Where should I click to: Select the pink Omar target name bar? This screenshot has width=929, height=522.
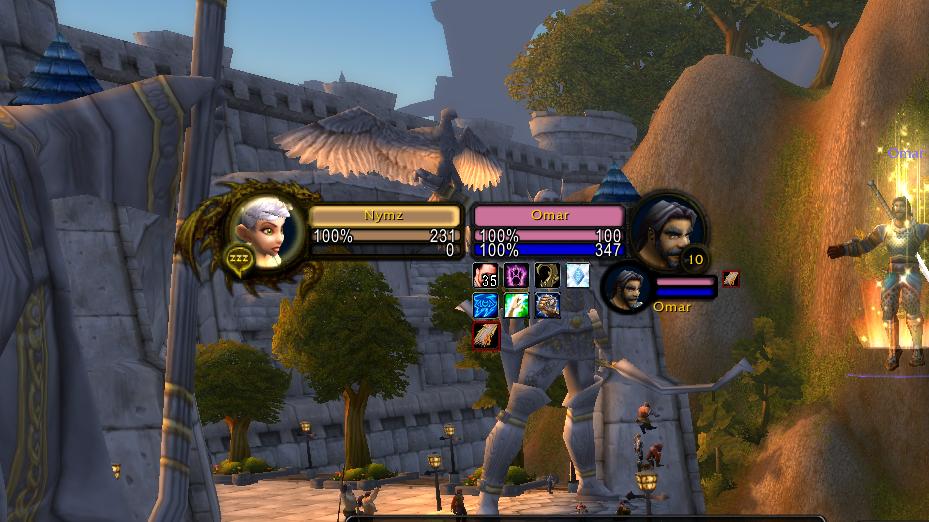pos(549,215)
